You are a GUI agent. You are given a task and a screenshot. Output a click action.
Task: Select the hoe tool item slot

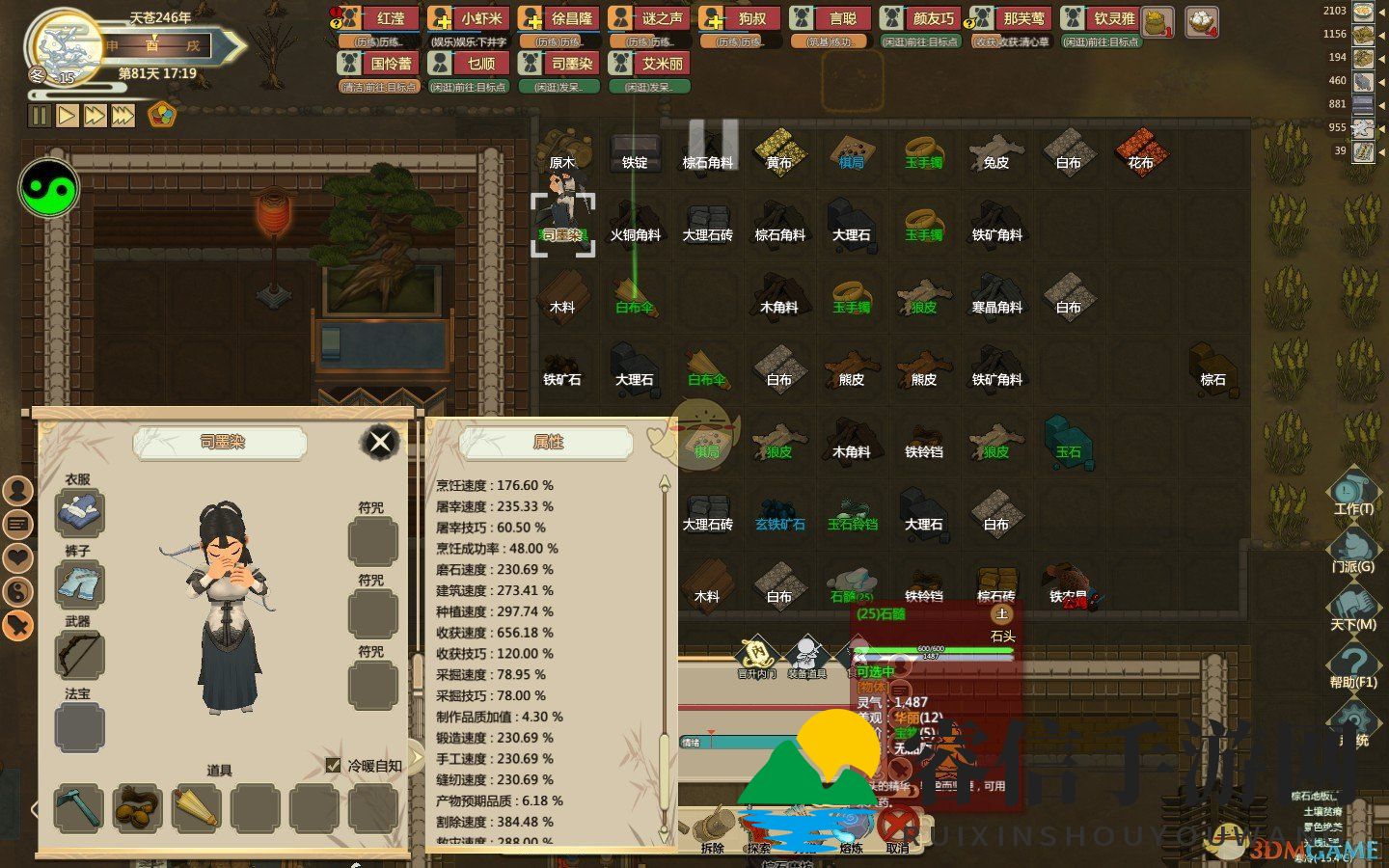pyautogui.click(x=78, y=807)
